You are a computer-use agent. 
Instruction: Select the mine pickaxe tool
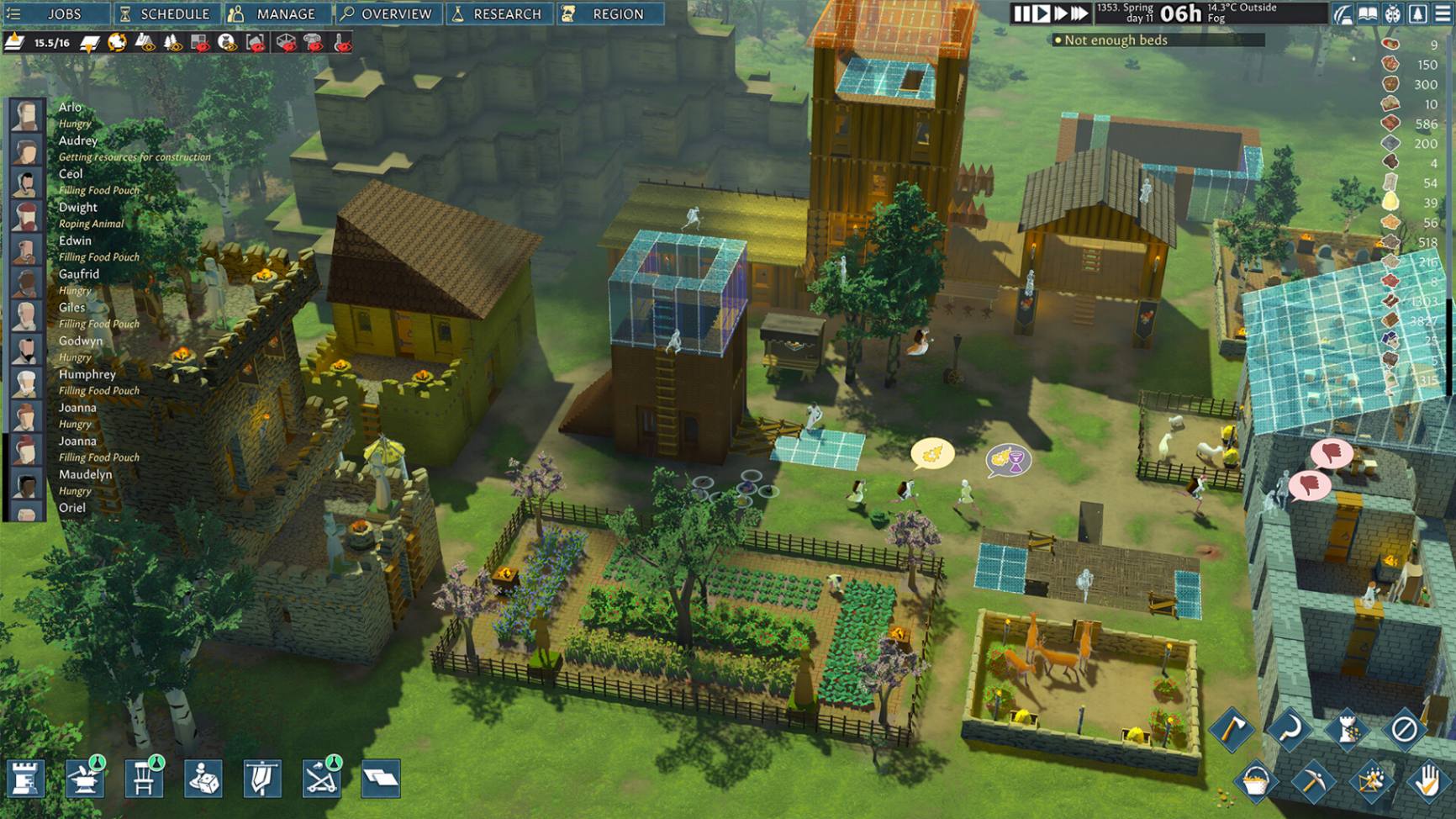(x=1315, y=782)
